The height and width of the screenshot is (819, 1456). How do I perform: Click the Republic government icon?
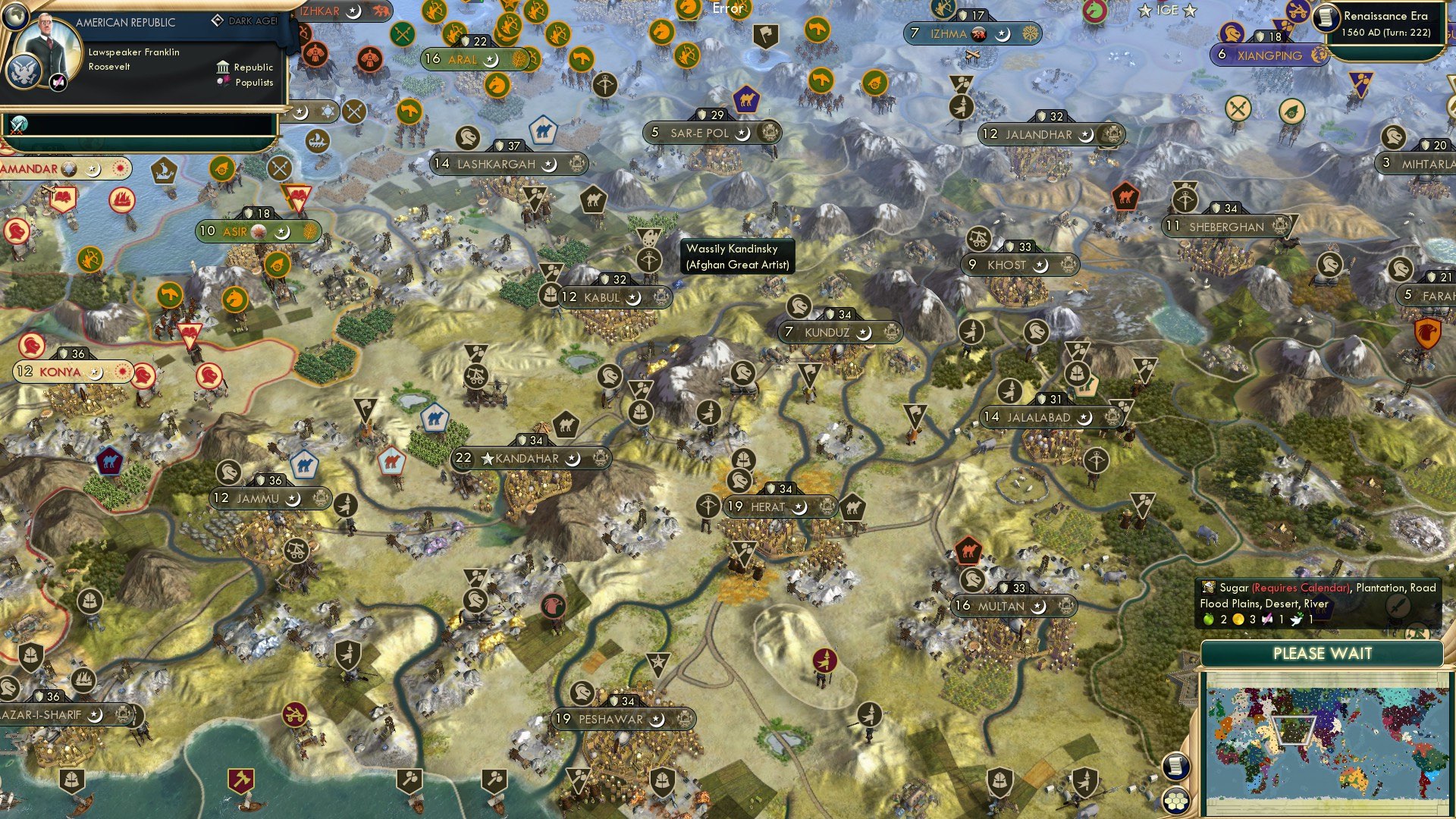(x=224, y=67)
